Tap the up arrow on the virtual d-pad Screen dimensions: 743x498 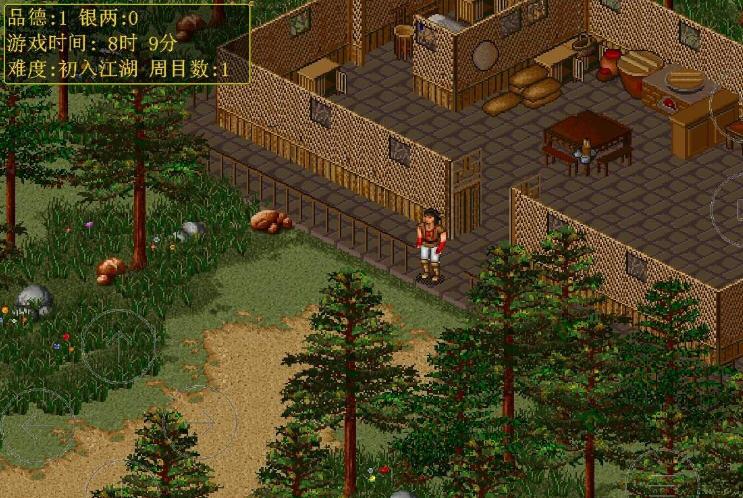(x=119, y=346)
